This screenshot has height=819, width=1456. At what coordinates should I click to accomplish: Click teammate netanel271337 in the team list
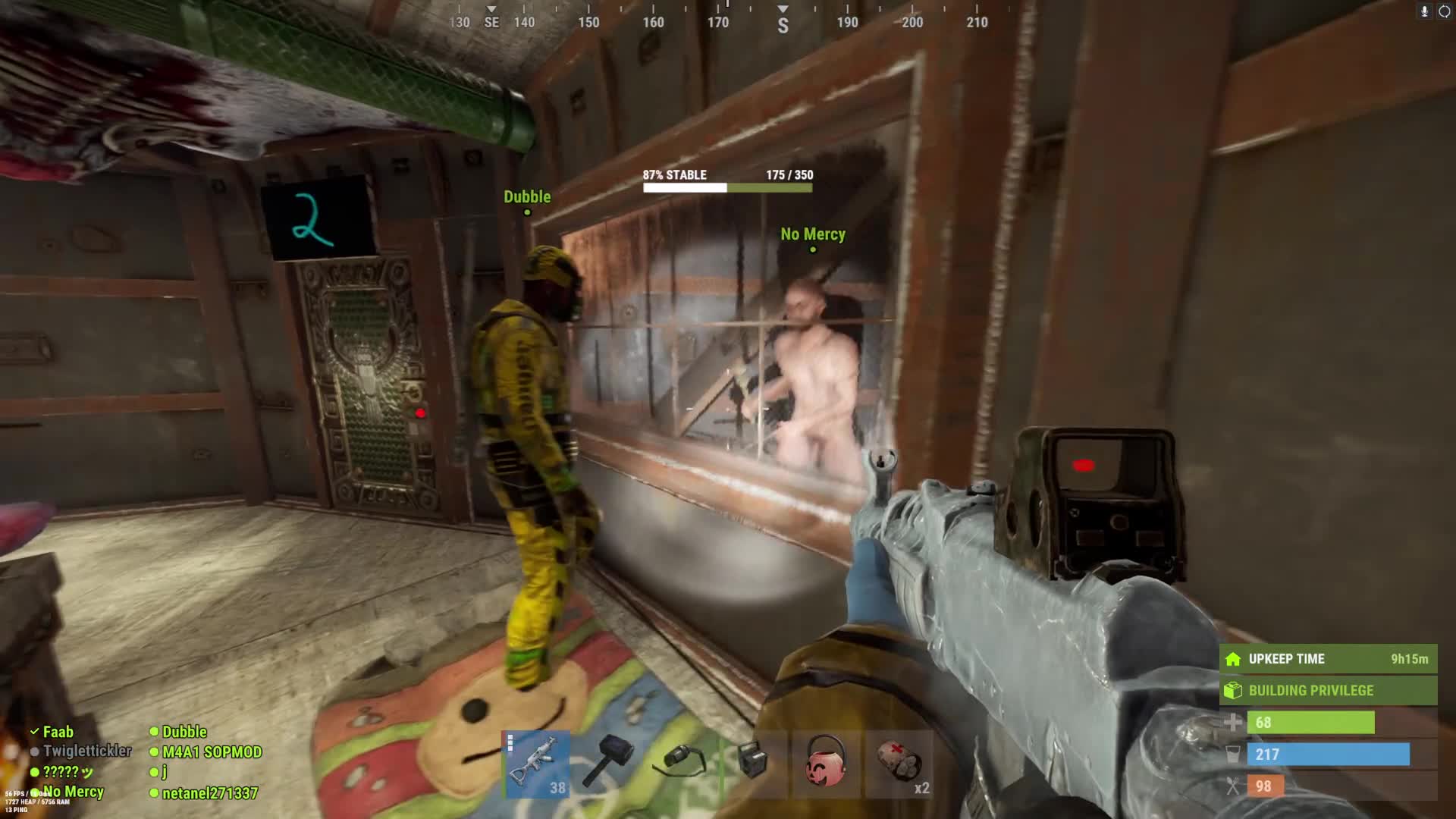(209, 793)
